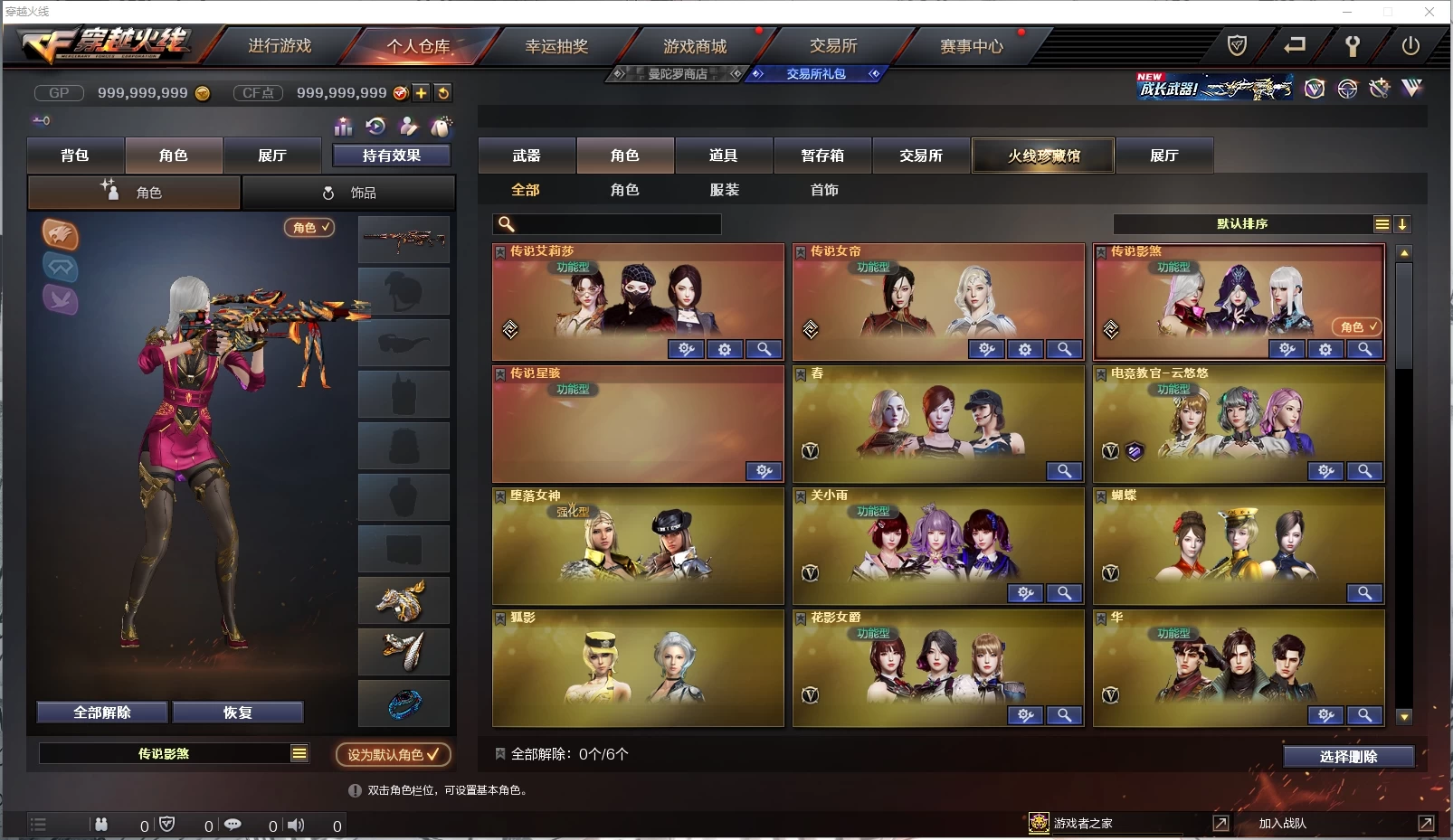1453x840 pixels.
Task: Open the wrench repair tool icon near top right
Action: click(1353, 45)
